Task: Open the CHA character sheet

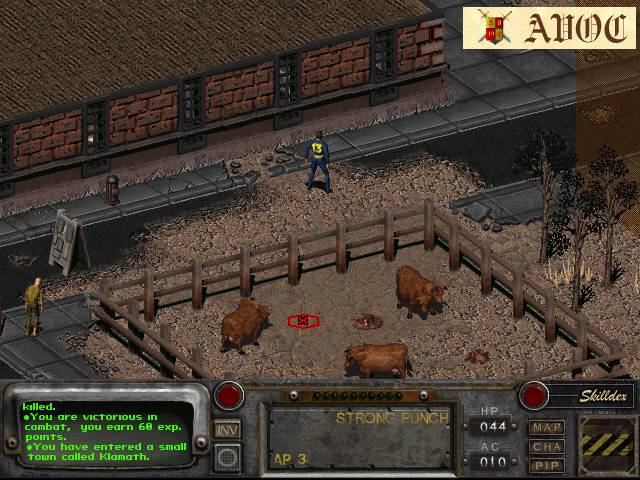Action: [547, 446]
